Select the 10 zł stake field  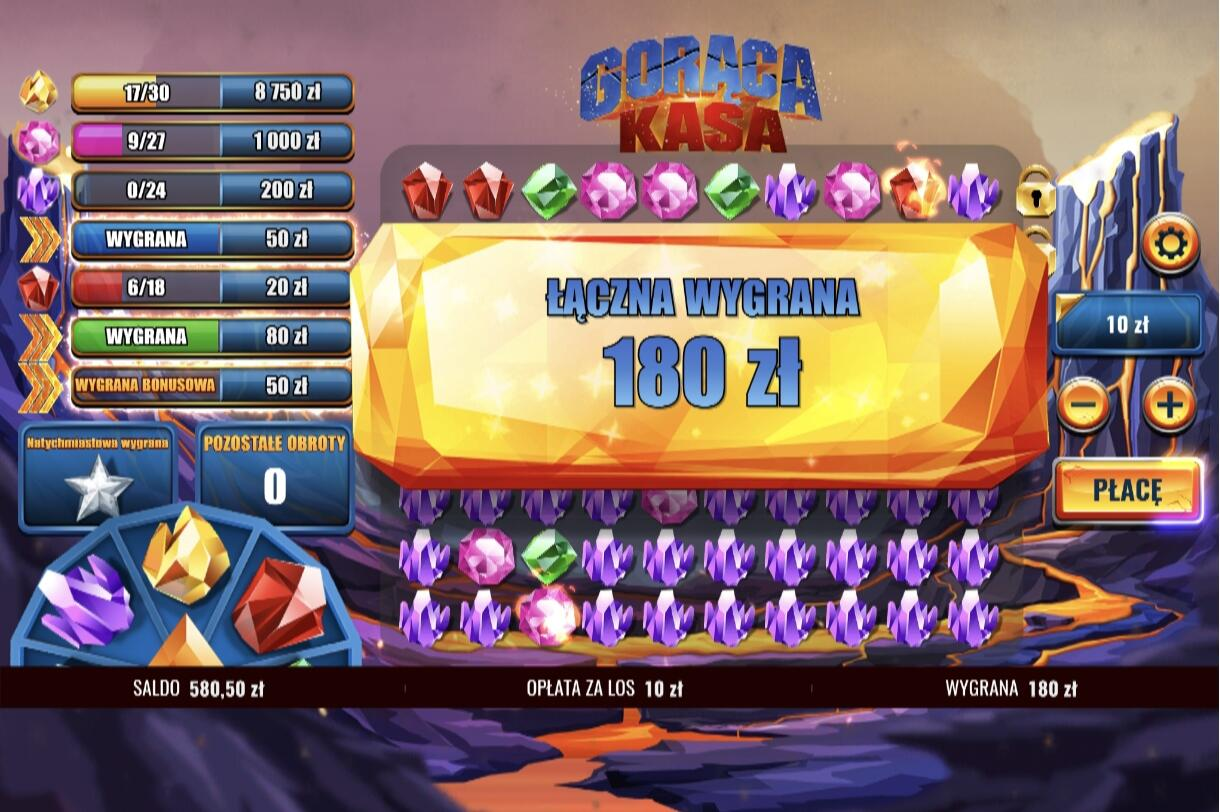pos(1128,324)
